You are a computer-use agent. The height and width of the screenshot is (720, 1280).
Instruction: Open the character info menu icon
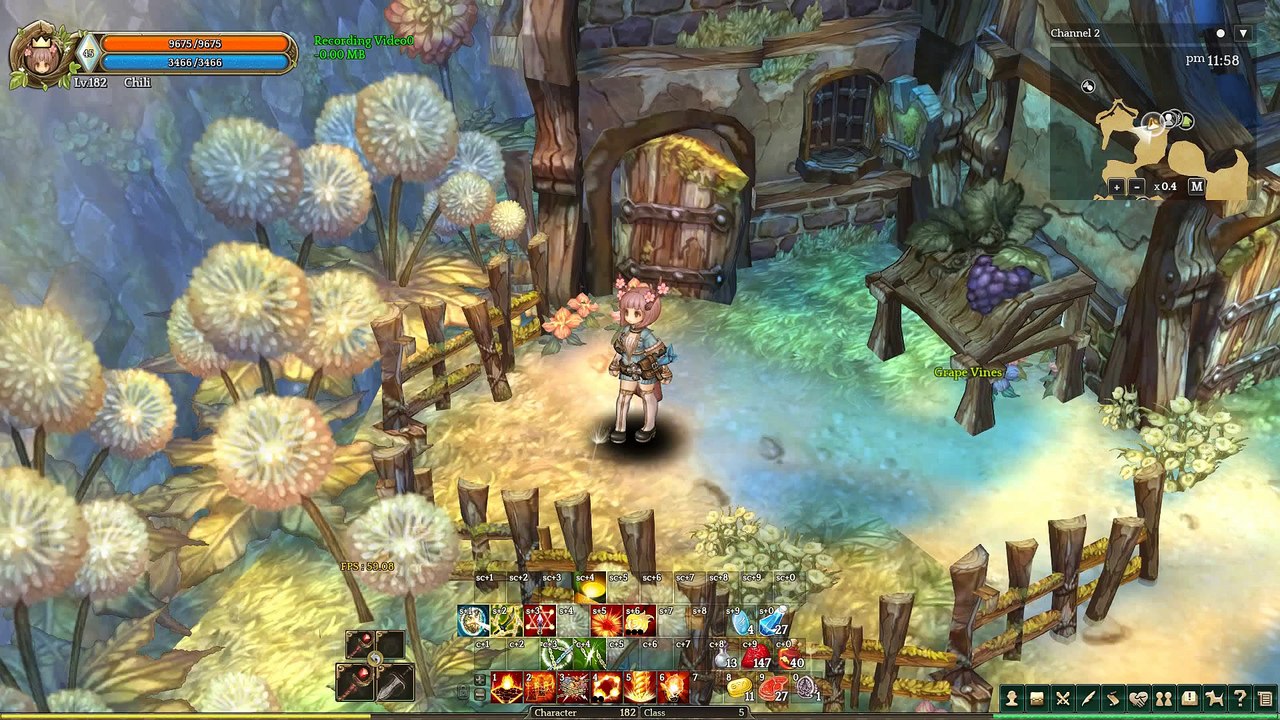(x=1012, y=699)
